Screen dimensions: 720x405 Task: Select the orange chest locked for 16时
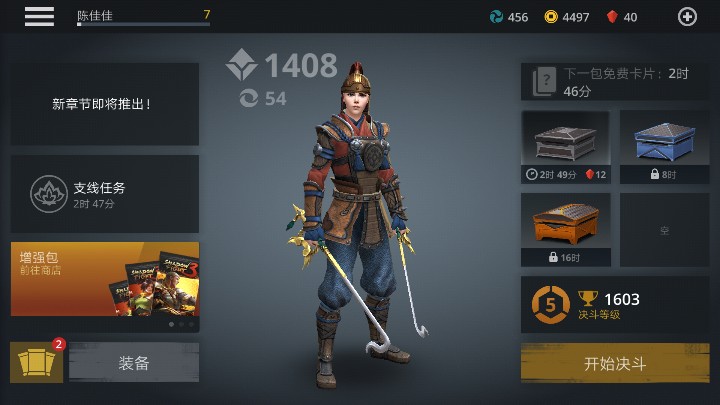[x=565, y=230]
